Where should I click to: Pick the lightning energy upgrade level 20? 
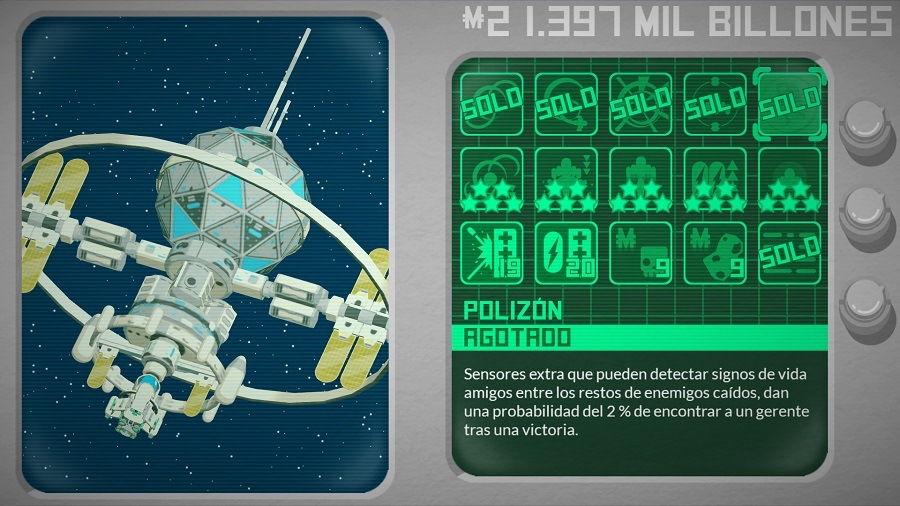[x=565, y=251]
